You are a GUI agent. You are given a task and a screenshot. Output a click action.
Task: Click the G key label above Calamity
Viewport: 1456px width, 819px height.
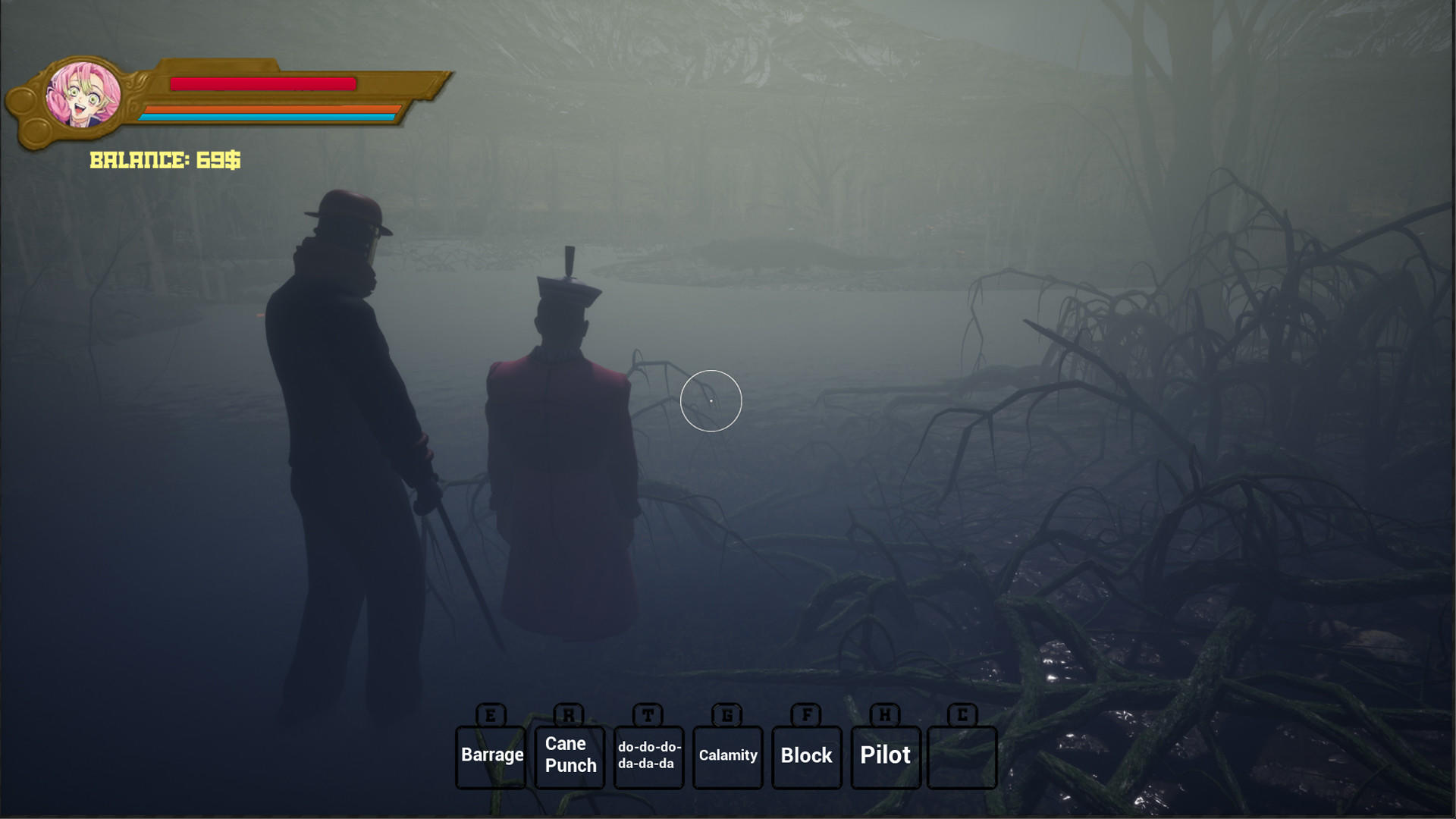click(727, 715)
